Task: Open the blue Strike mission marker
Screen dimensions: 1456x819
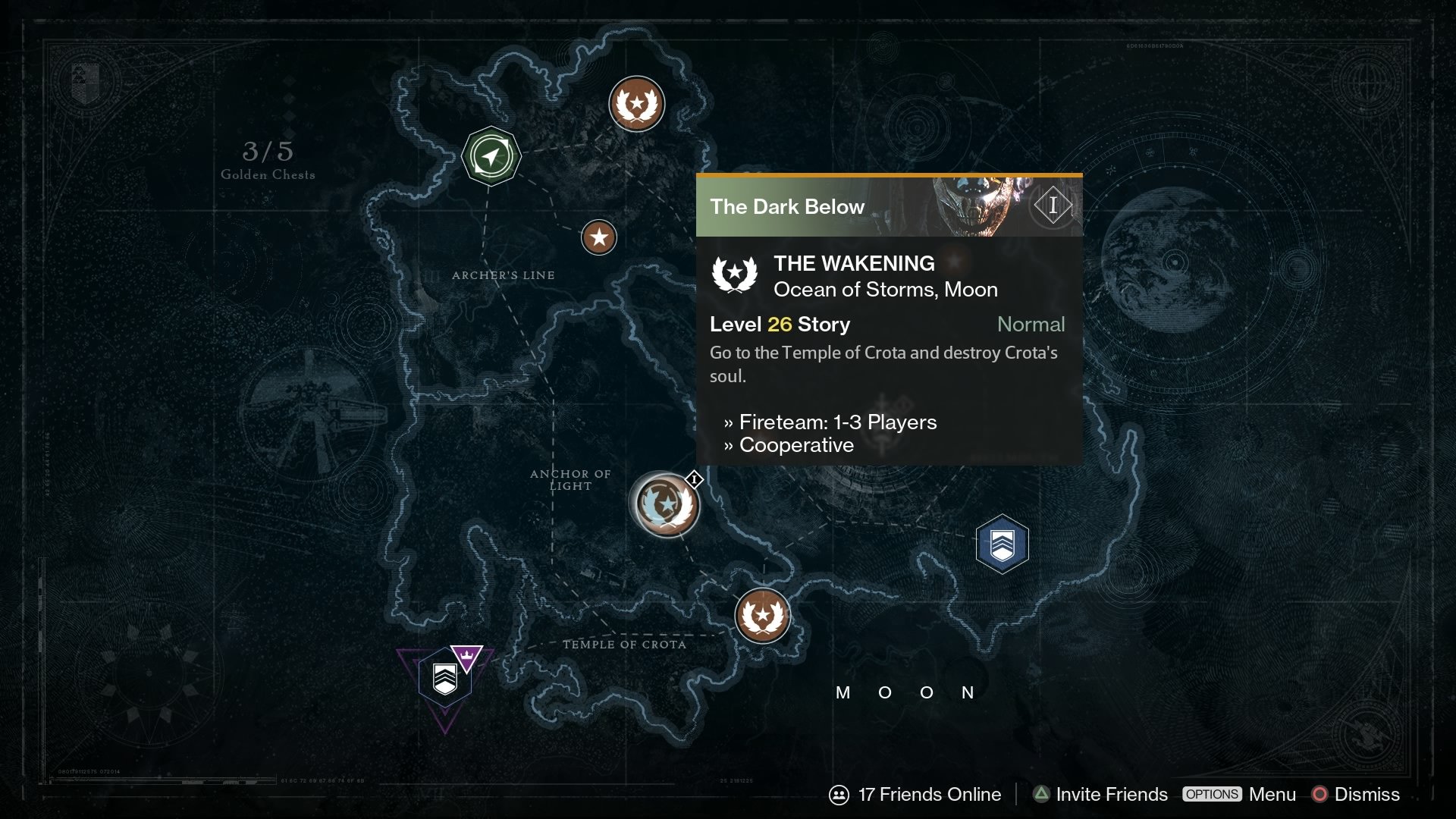Action: pos(1002,544)
